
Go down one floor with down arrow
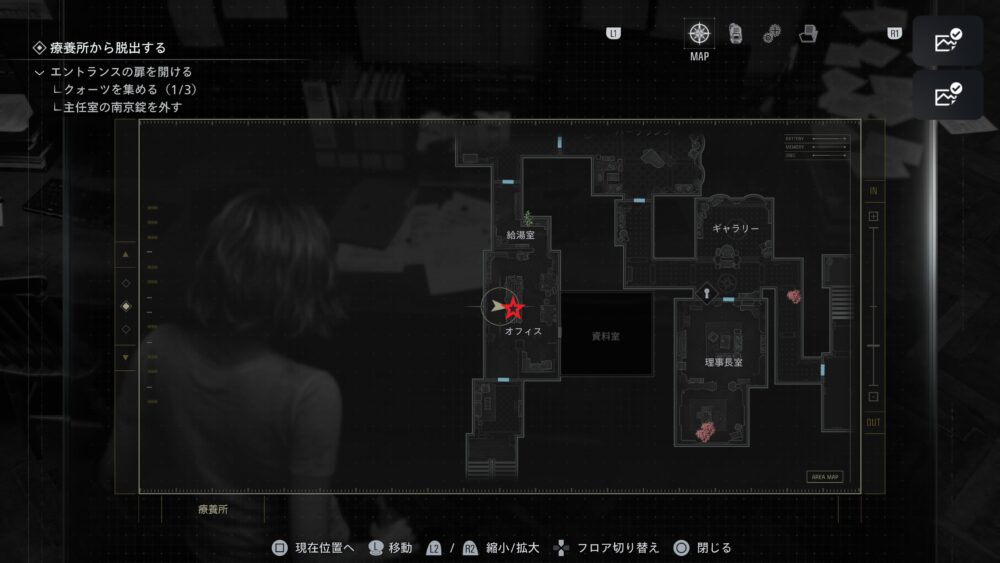coord(125,357)
